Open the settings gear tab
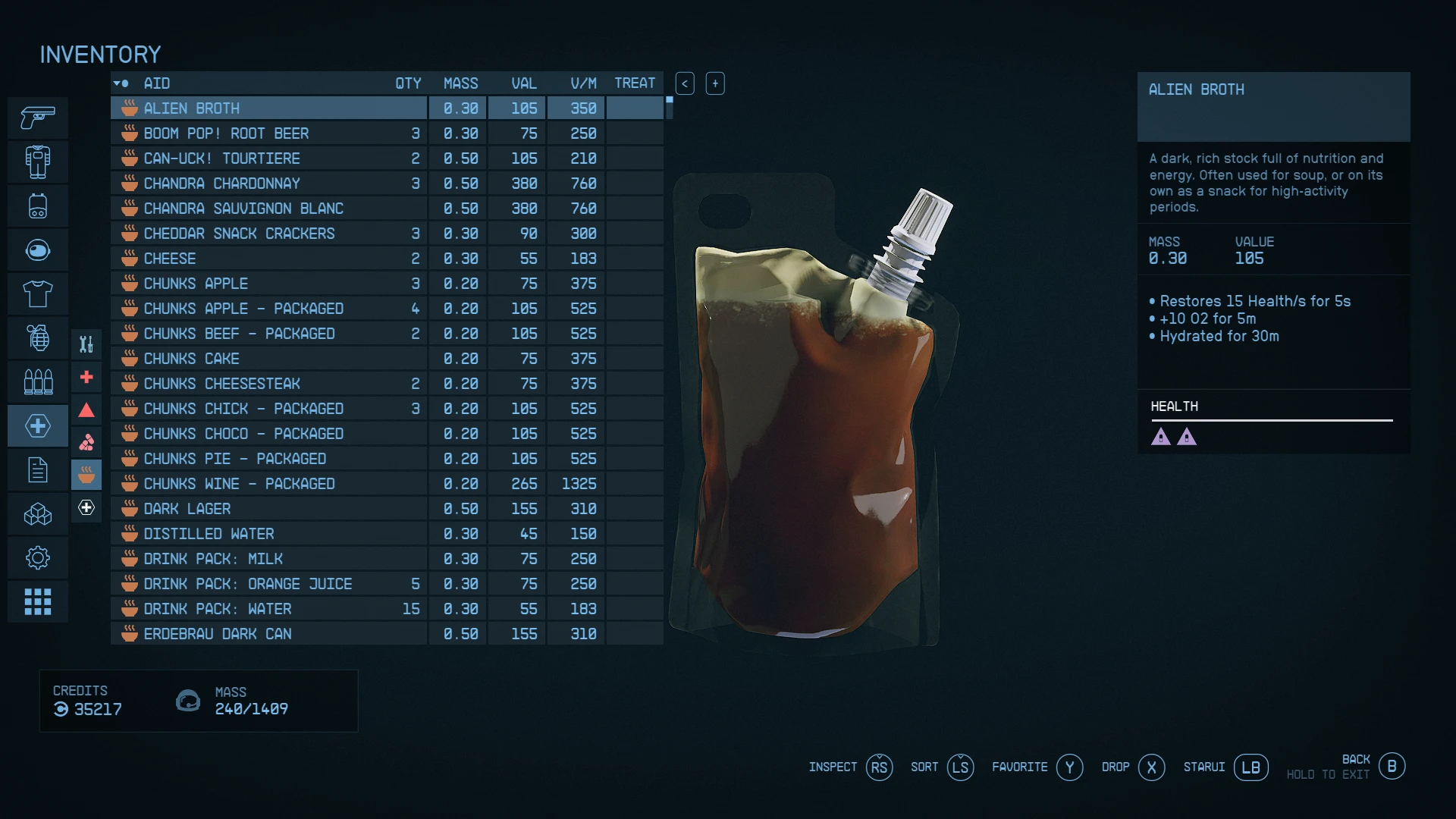Screen dimensions: 1456x819 [x=38, y=557]
